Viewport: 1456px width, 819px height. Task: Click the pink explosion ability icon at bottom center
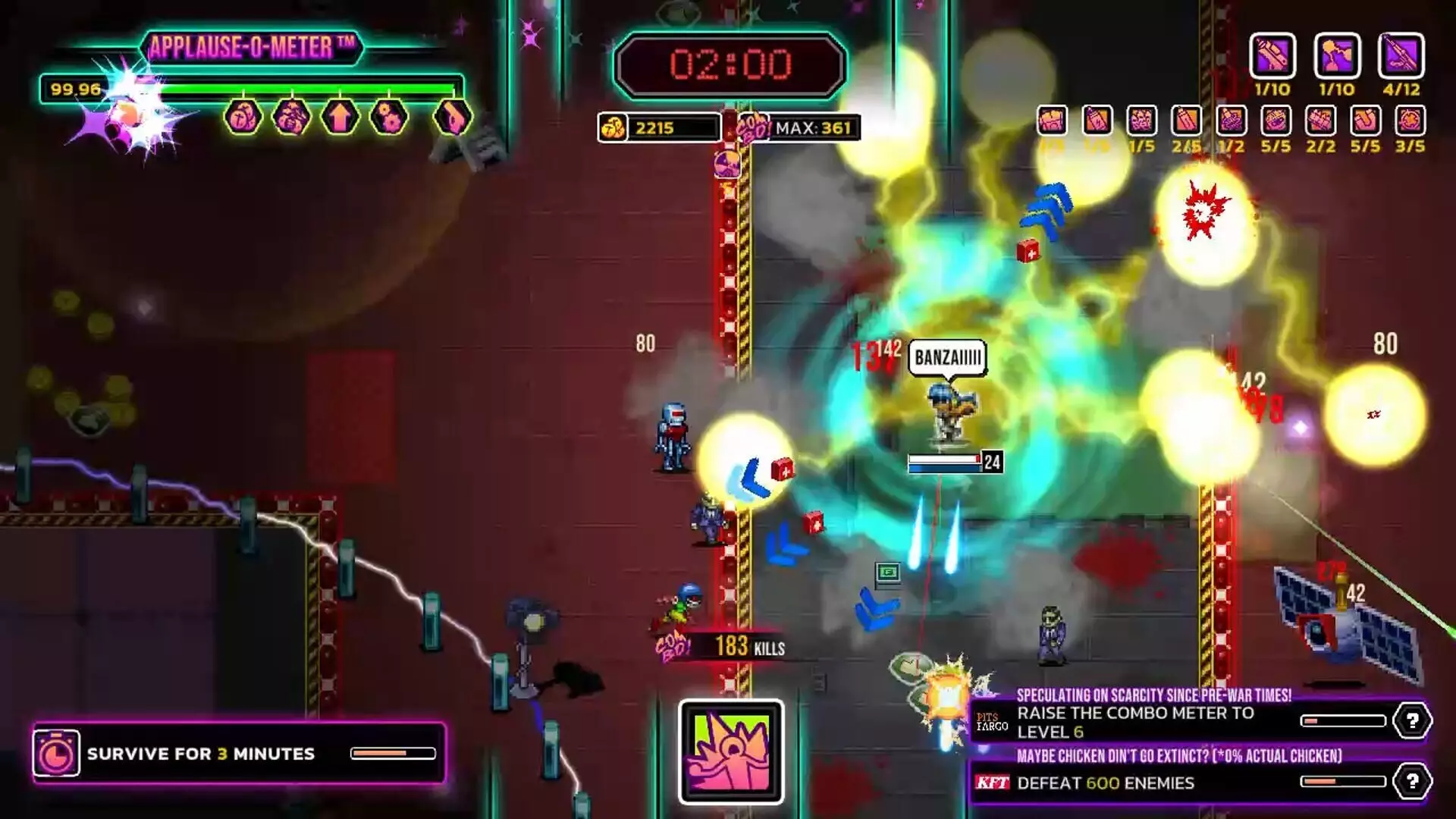coord(730,751)
